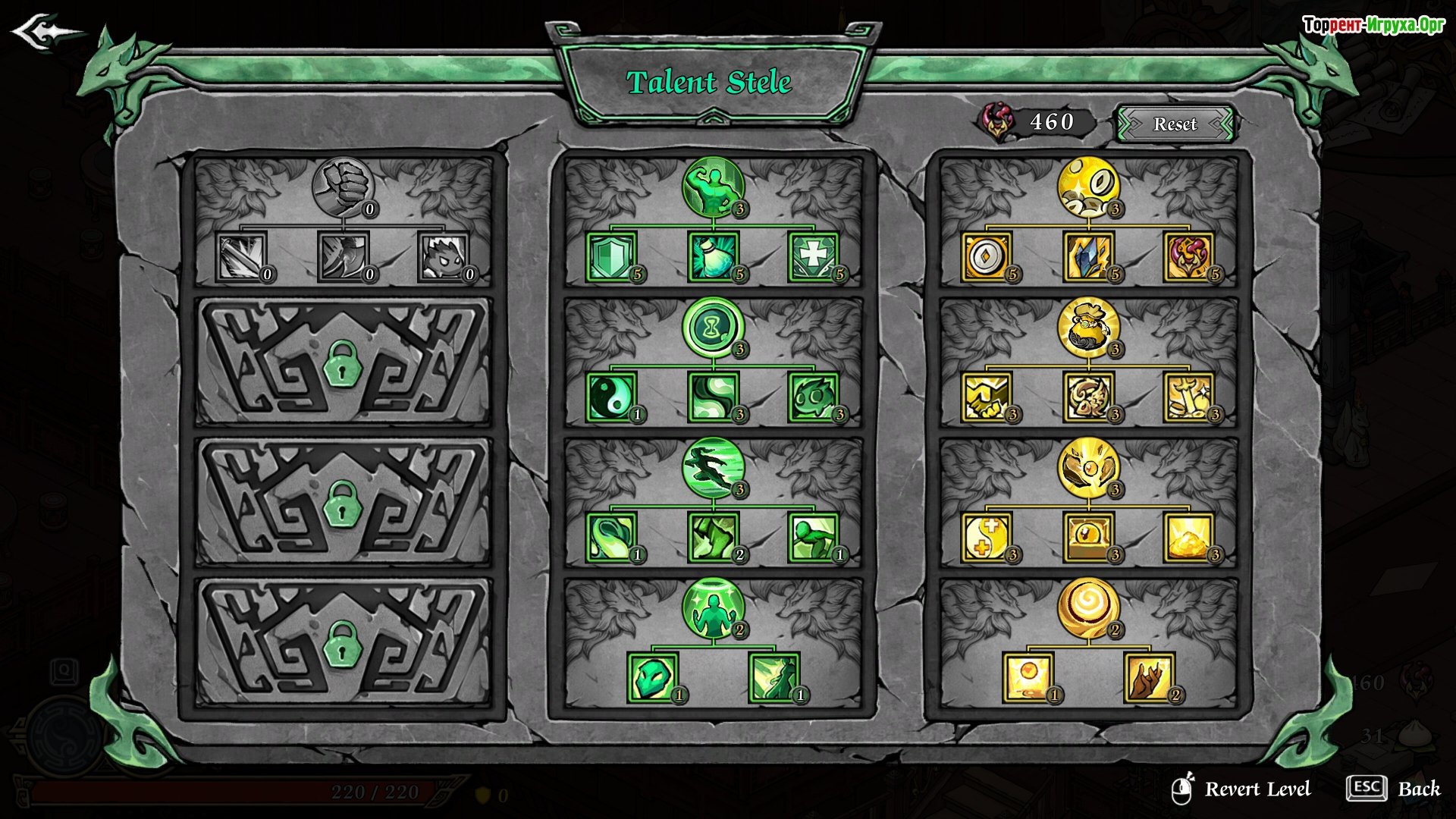Image resolution: width=1456 pixels, height=819 pixels.
Task: Pick the gold handshake talent
Action: [987, 397]
